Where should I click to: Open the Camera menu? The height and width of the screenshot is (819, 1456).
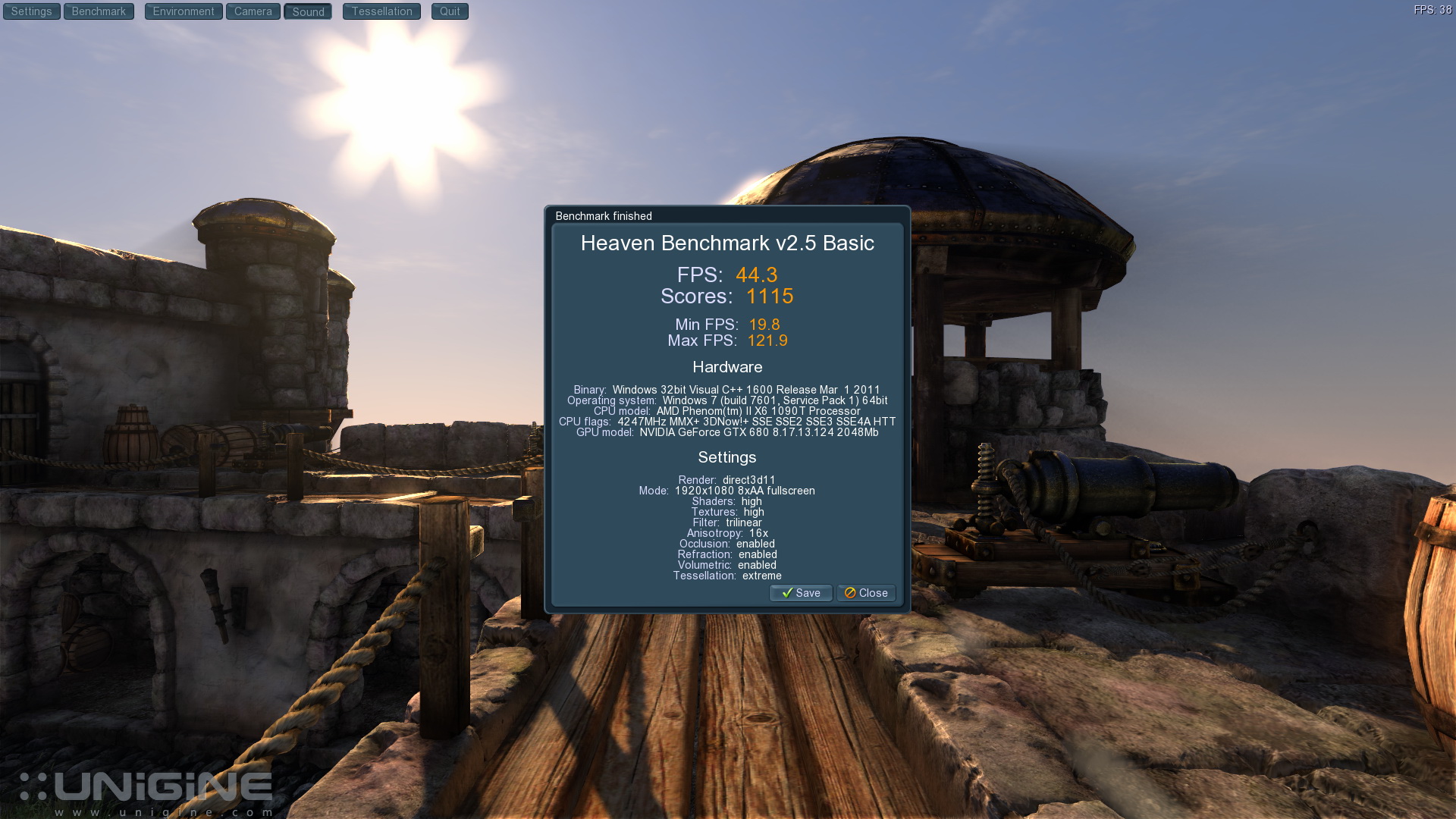253,11
